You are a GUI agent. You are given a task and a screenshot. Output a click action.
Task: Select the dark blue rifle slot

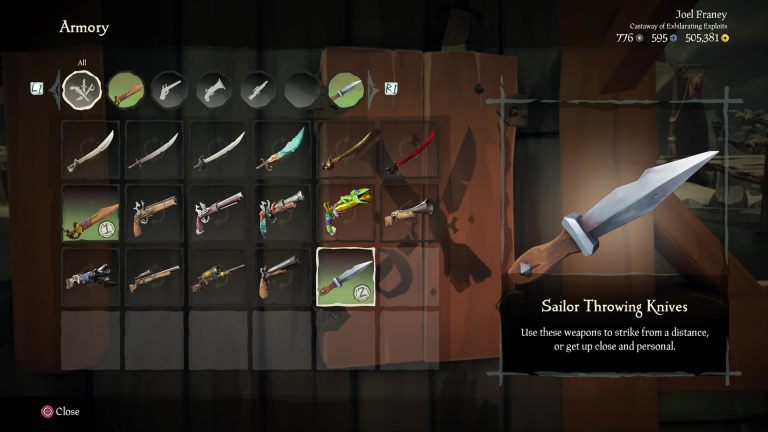pos(91,277)
